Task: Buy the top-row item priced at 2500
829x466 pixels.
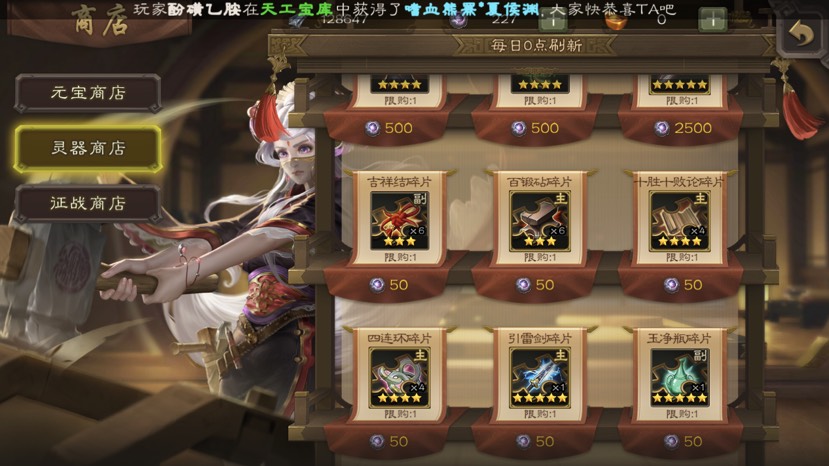Action: point(681,128)
